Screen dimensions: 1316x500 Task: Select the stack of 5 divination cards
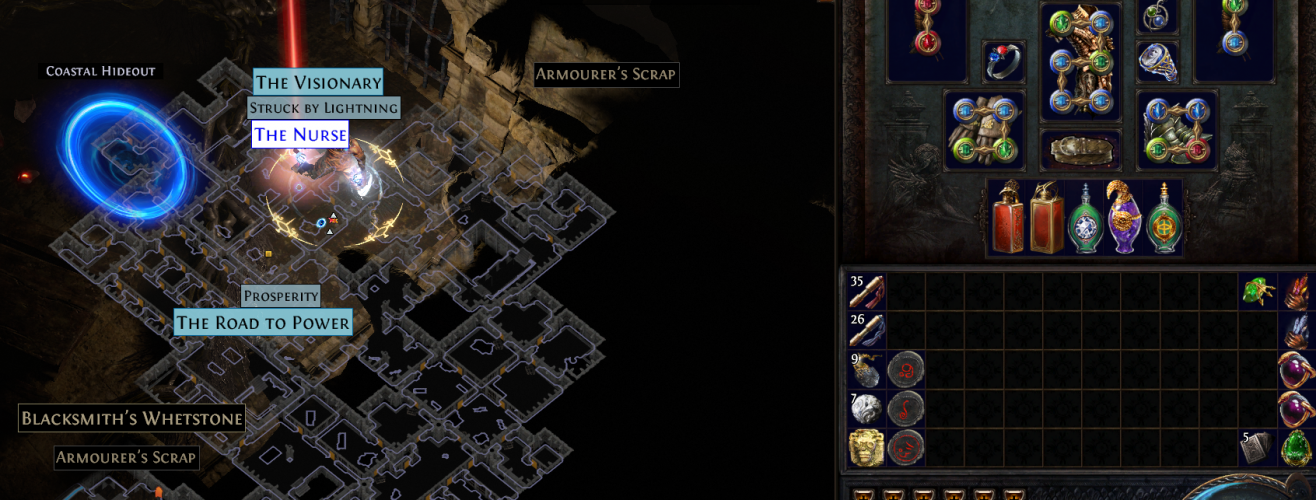point(1256,448)
